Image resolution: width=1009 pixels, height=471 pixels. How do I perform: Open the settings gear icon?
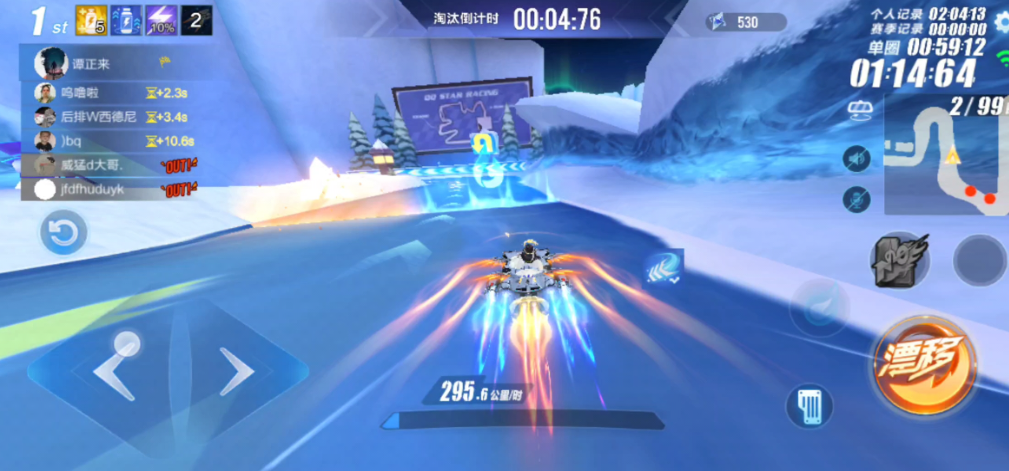click(x=998, y=22)
